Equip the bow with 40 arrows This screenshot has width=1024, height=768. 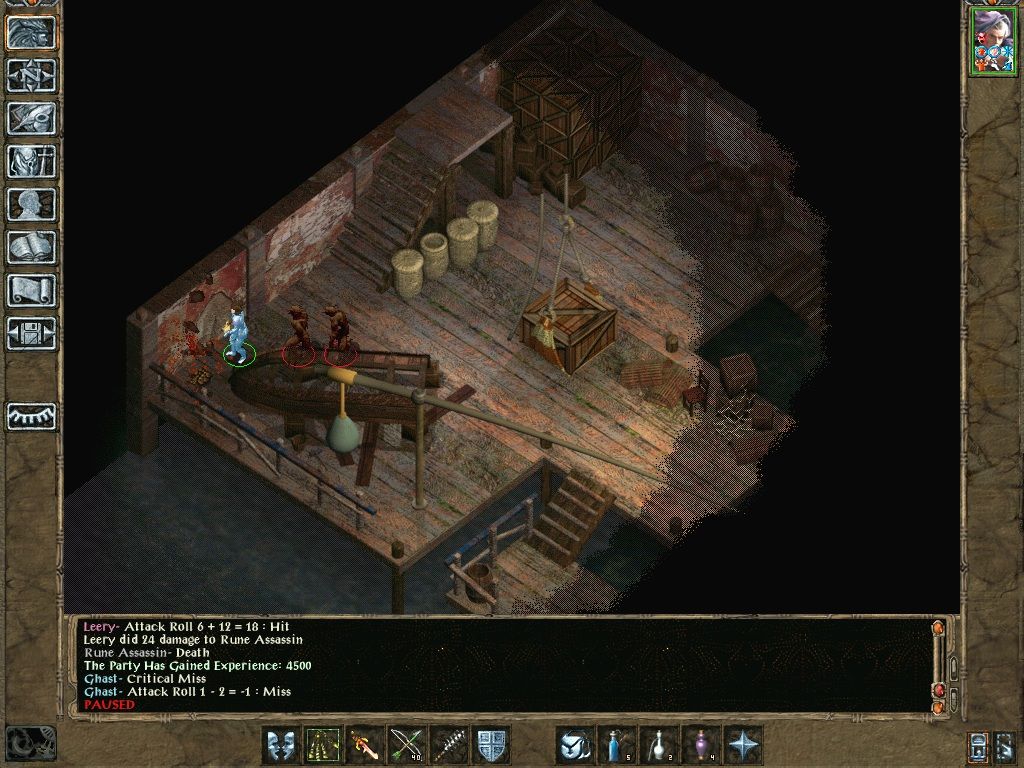tap(407, 745)
